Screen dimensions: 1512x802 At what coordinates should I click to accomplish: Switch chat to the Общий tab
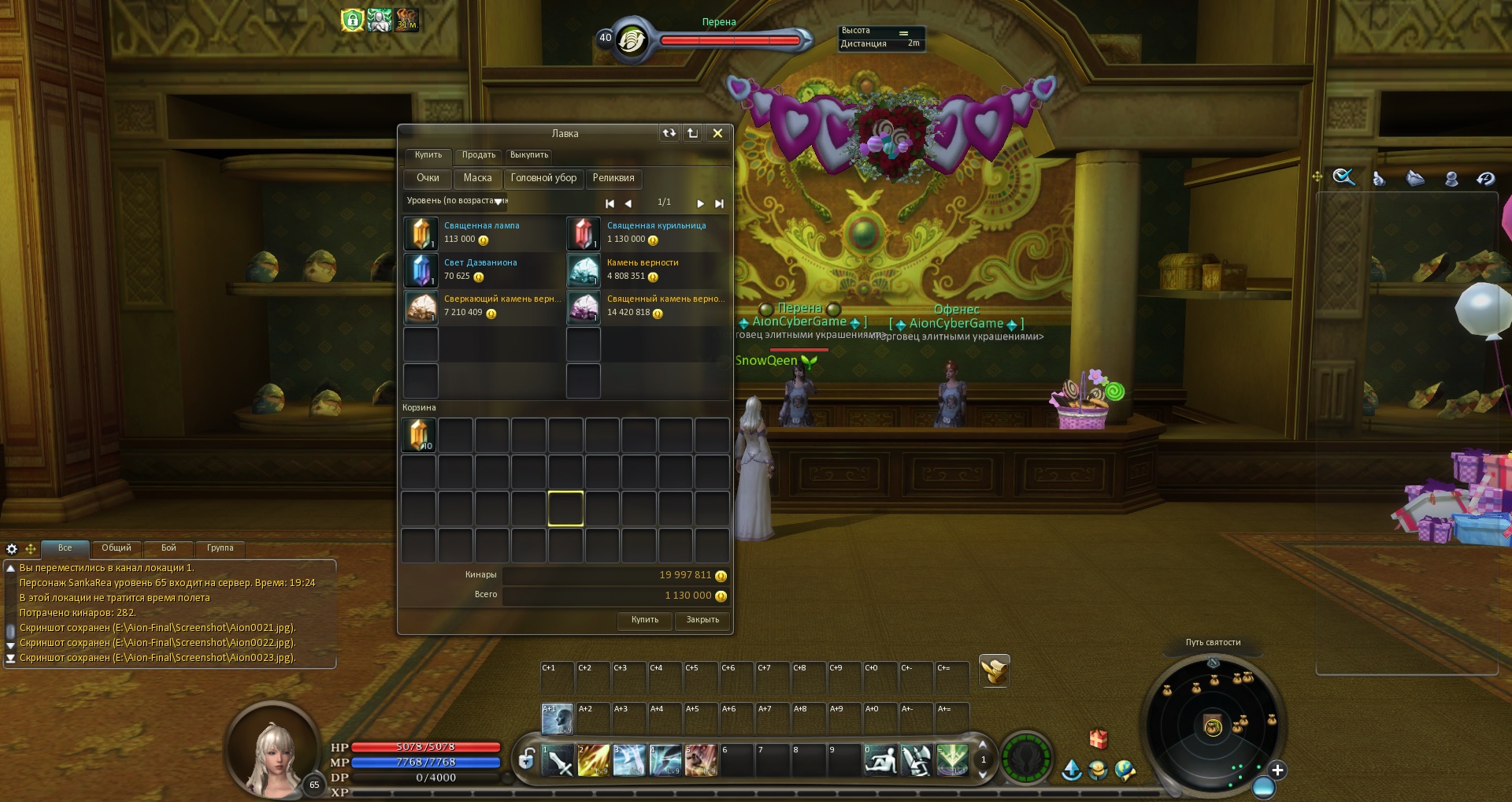point(116,548)
